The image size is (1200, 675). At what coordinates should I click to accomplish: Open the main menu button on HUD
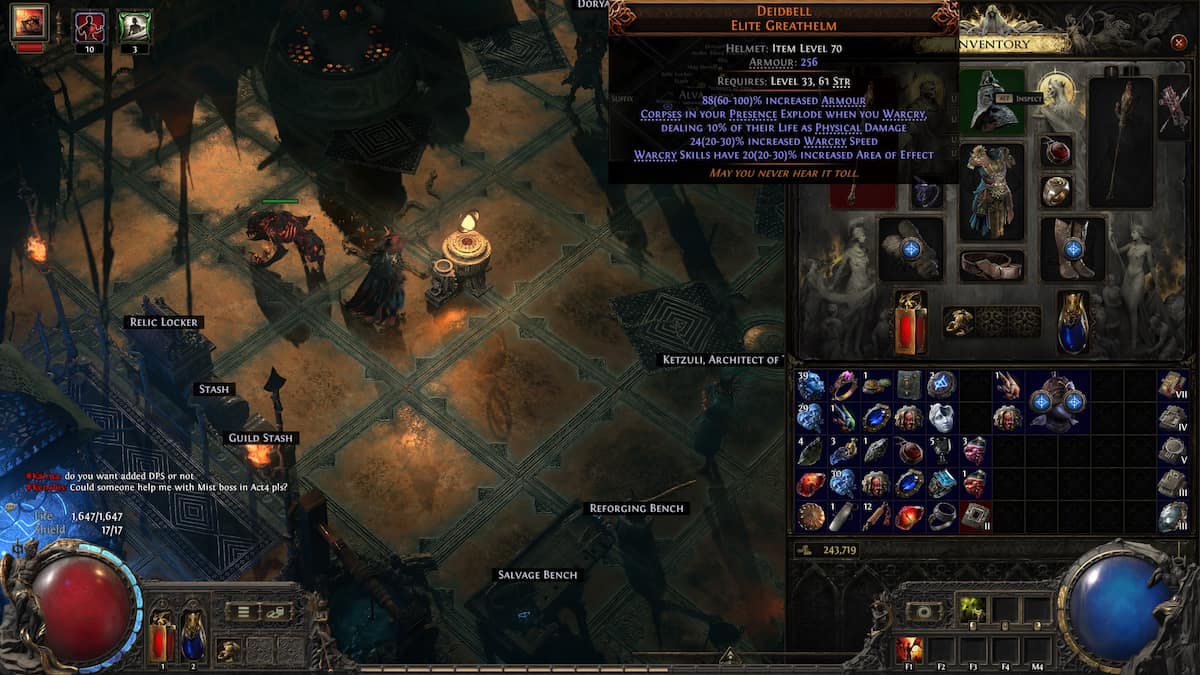click(243, 612)
